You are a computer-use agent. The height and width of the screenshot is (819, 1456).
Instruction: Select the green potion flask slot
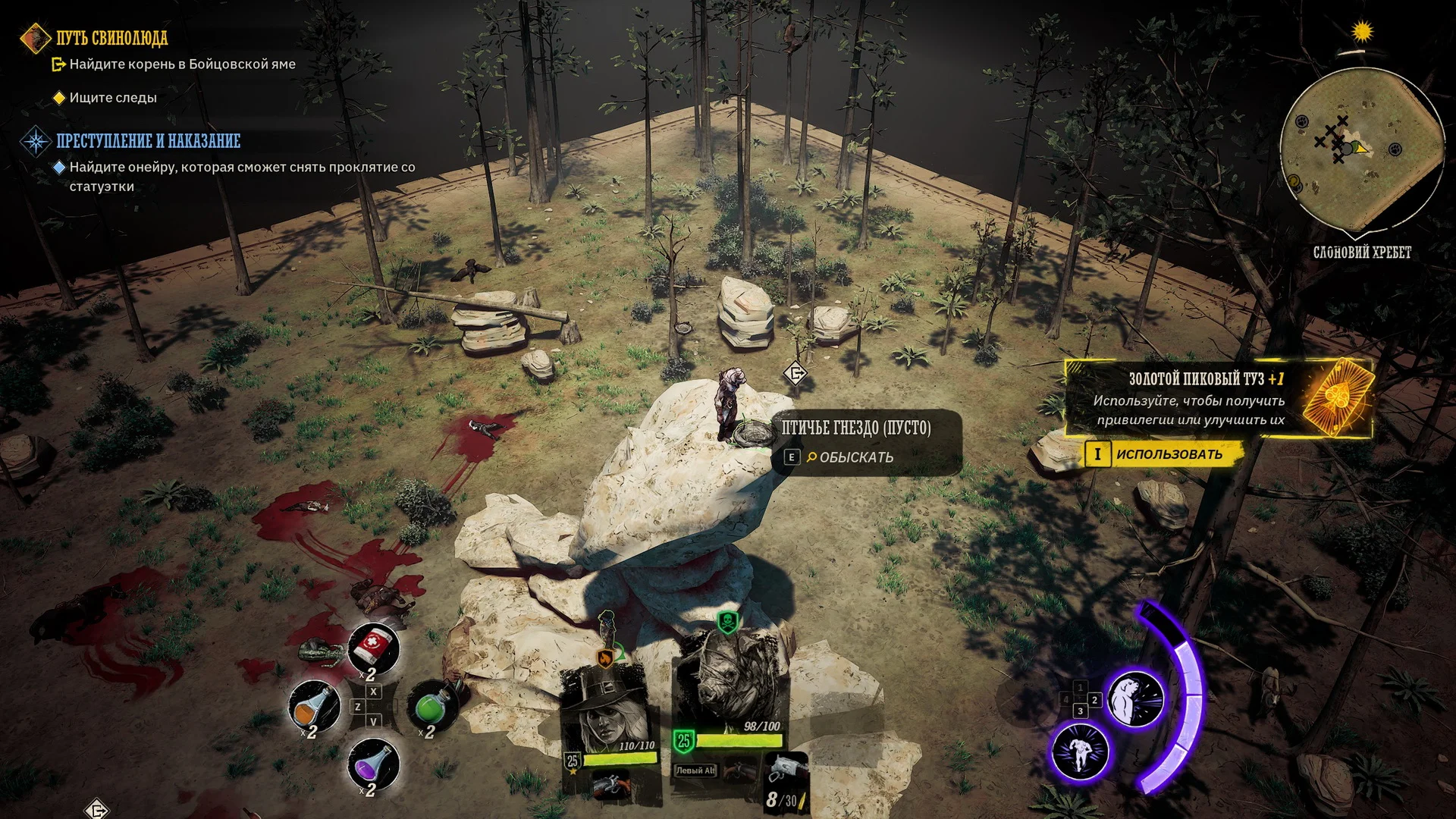tap(433, 705)
